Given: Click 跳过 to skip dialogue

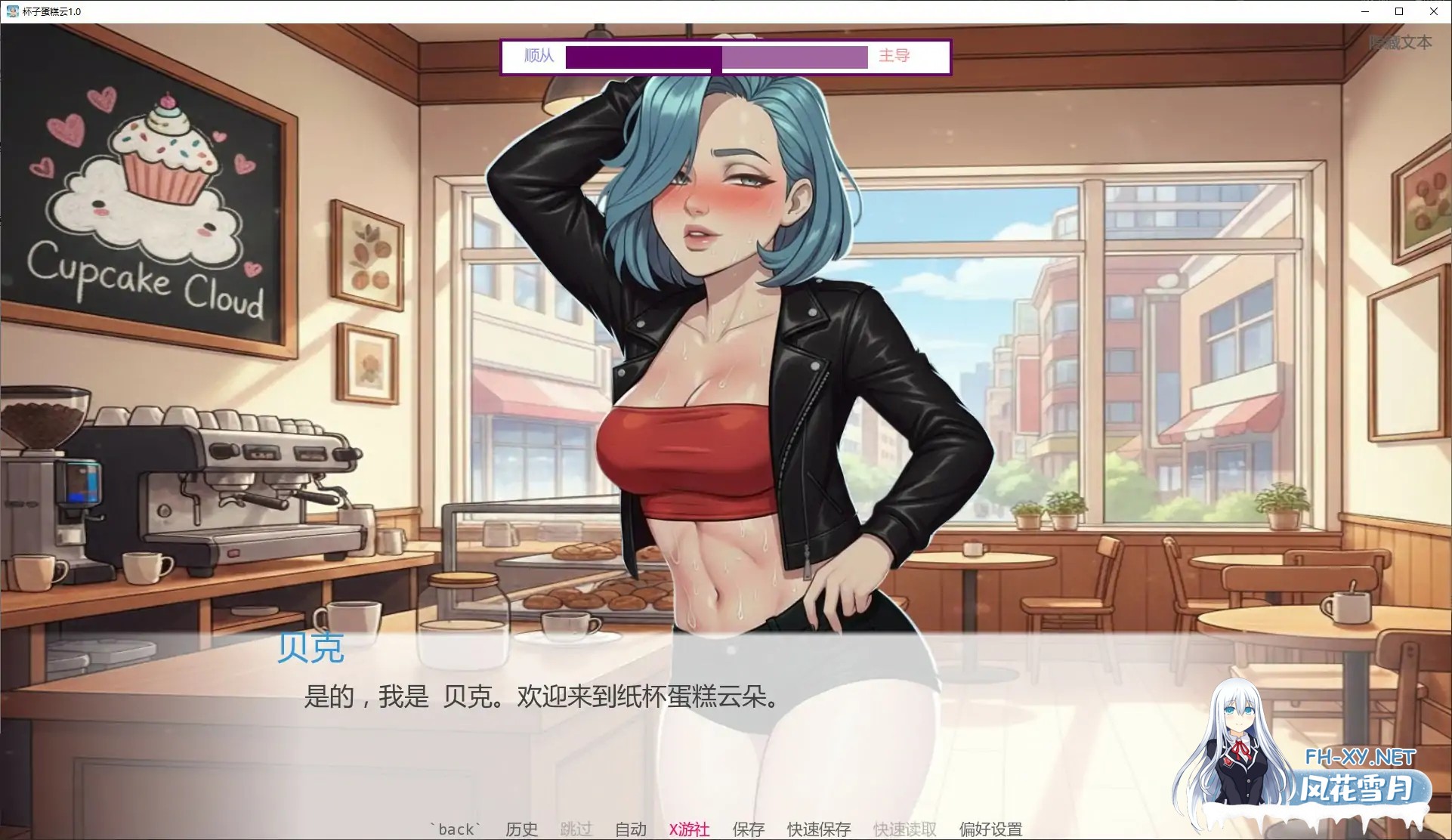Looking at the screenshot, I should tap(576, 829).
